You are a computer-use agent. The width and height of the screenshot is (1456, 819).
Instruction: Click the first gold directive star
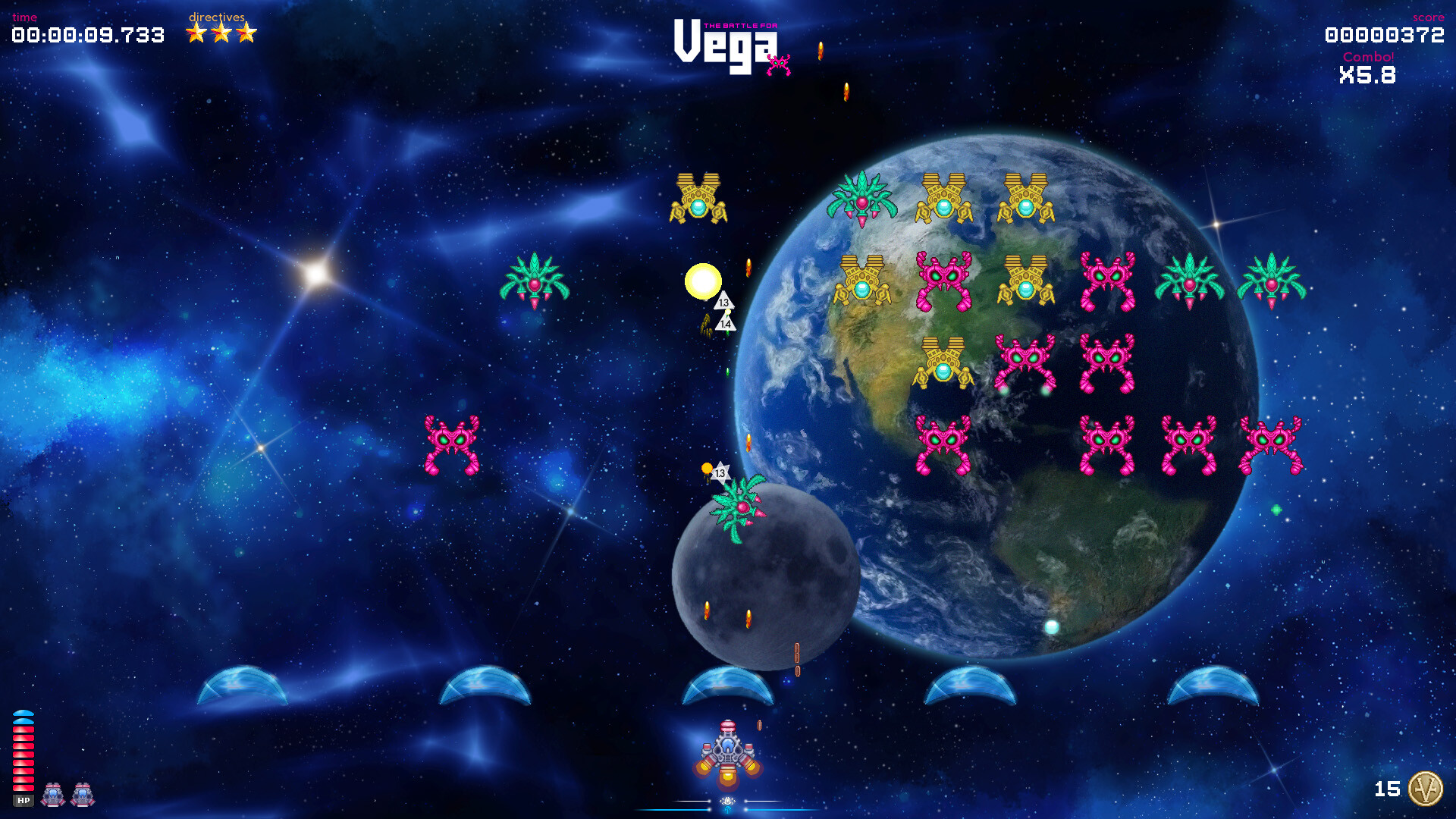point(195,32)
